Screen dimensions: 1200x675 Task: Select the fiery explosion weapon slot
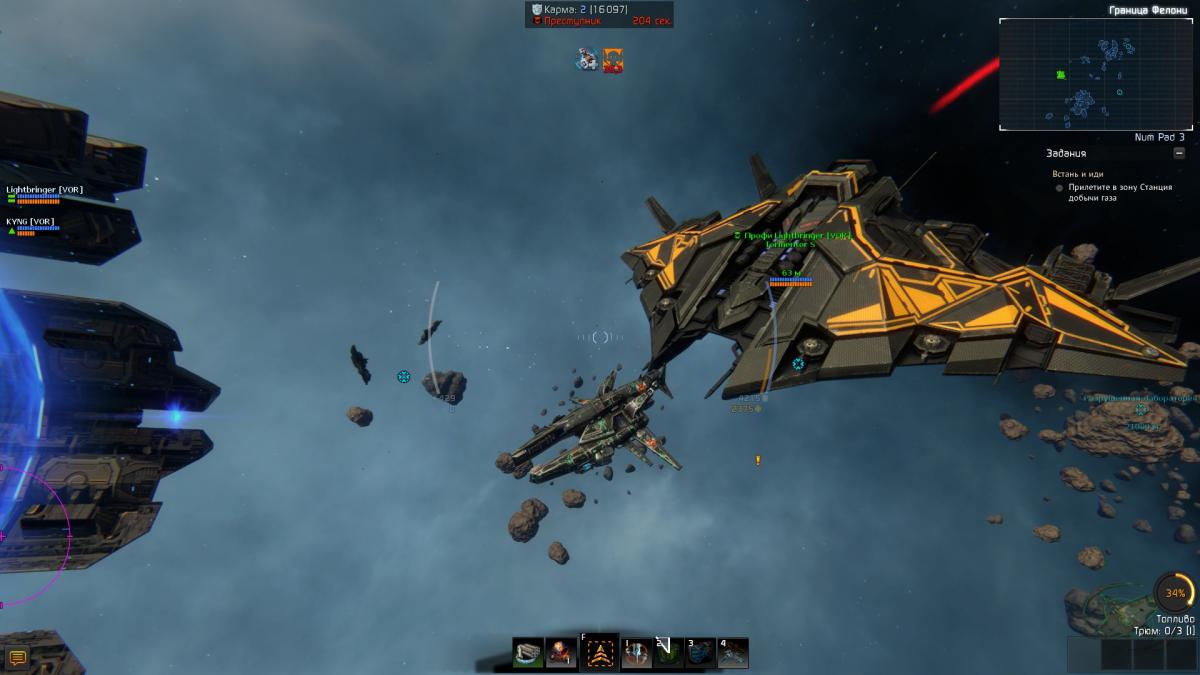pos(562,654)
